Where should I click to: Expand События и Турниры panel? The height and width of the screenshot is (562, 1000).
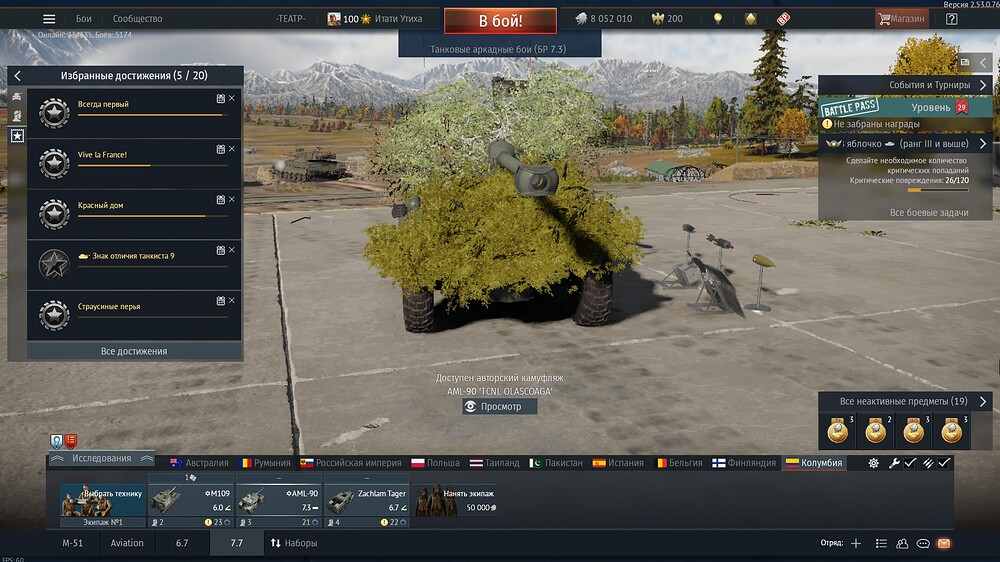point(905,86)
